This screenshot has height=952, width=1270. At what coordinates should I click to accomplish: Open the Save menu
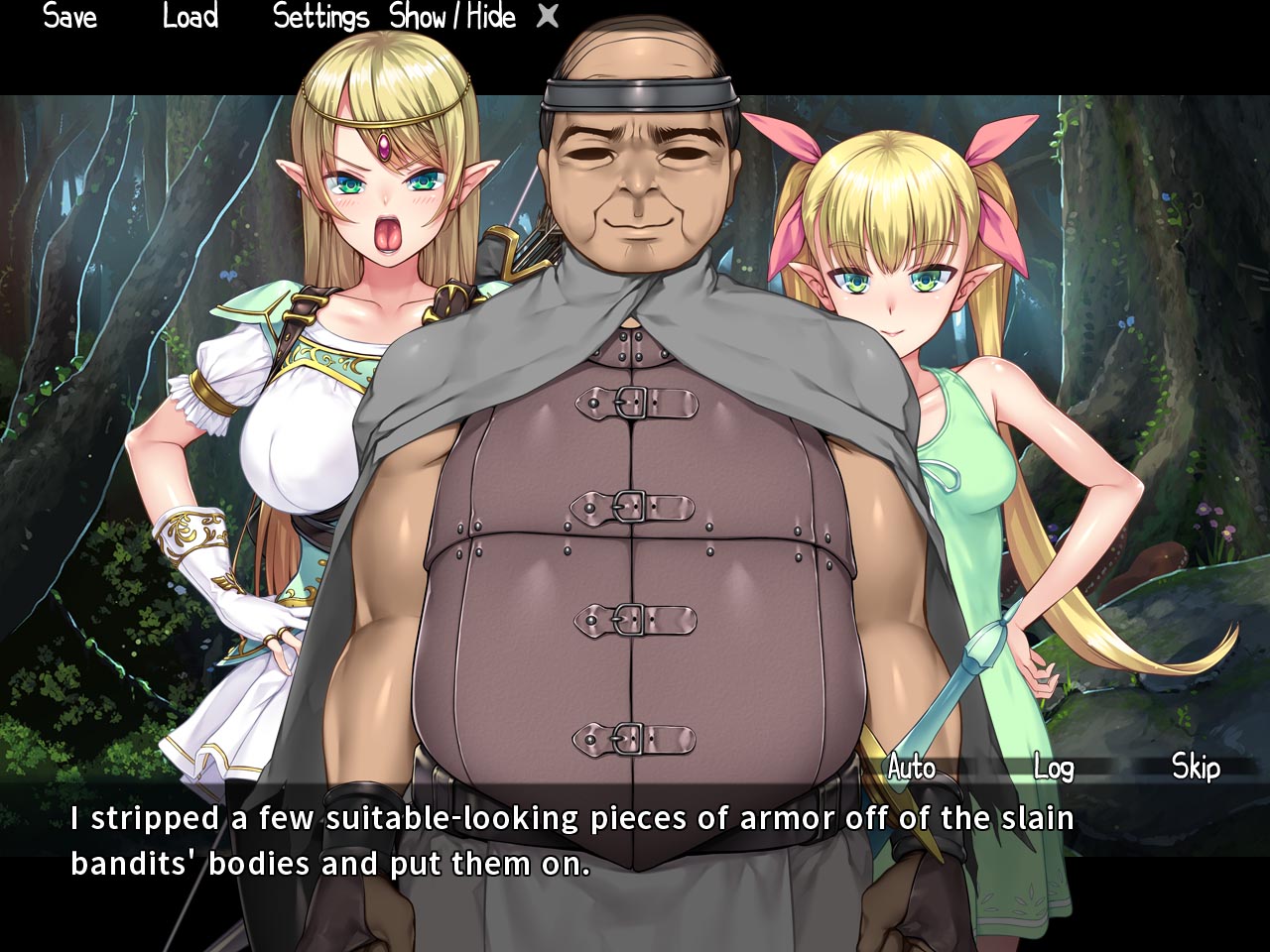click(x=69, y=17)
